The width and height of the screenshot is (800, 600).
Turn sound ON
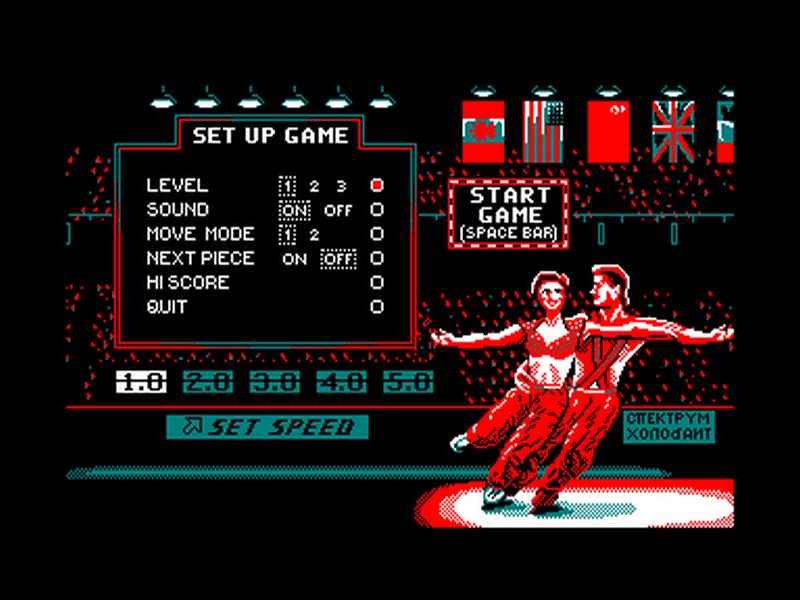295,210
